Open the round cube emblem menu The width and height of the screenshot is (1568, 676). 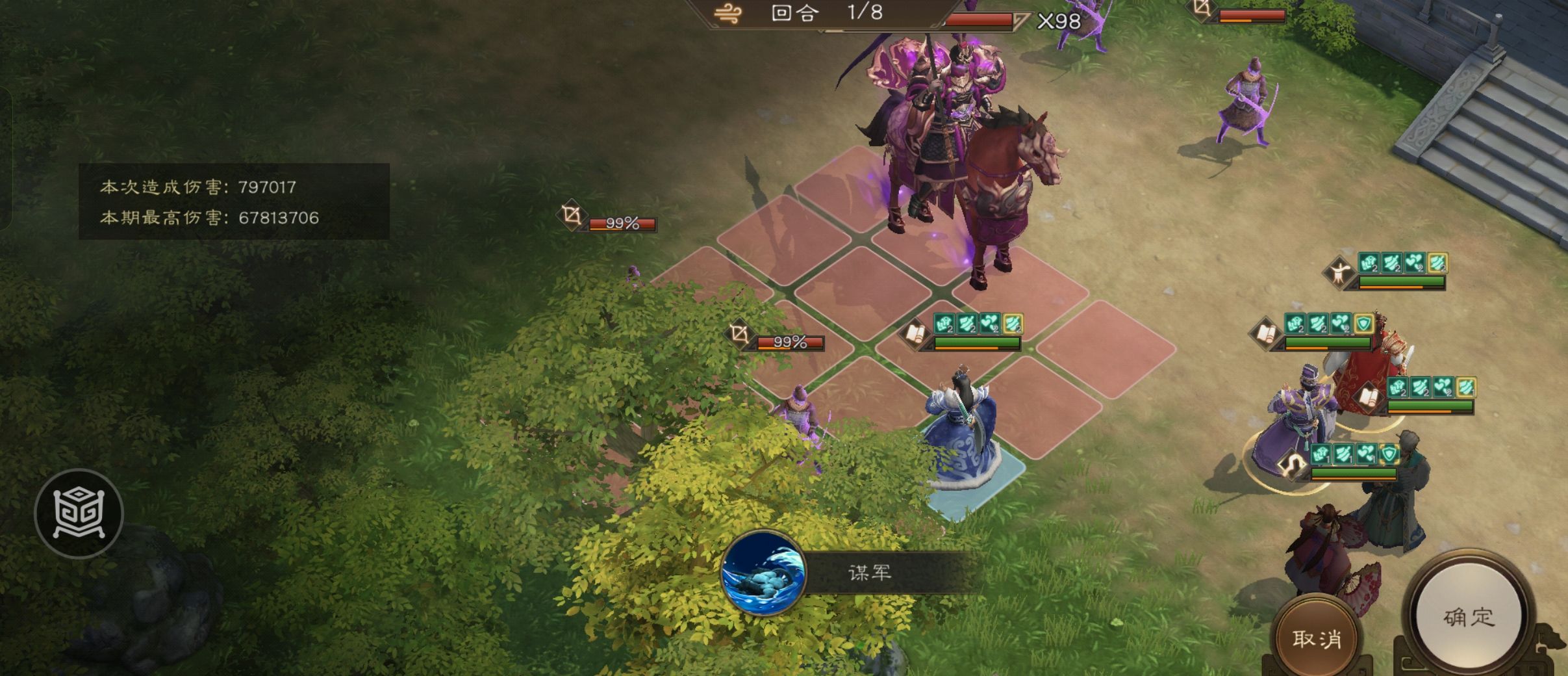[79, 513]
